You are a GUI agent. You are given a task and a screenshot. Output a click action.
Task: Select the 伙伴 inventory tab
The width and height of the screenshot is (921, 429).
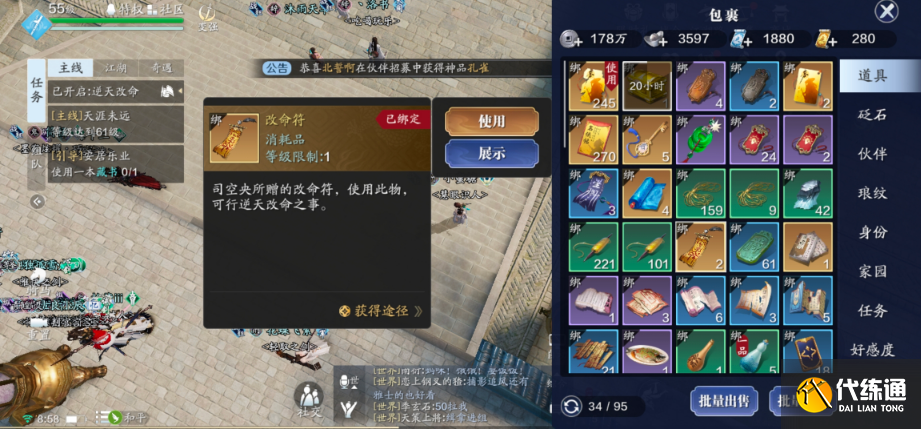[871, 154]
